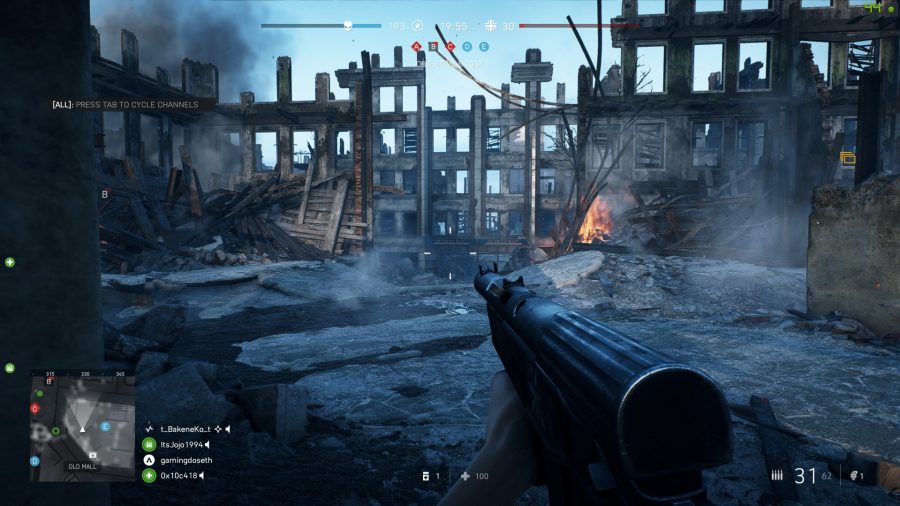
Task: Click the blue D flag on minimap
Action: coord(35,461)
